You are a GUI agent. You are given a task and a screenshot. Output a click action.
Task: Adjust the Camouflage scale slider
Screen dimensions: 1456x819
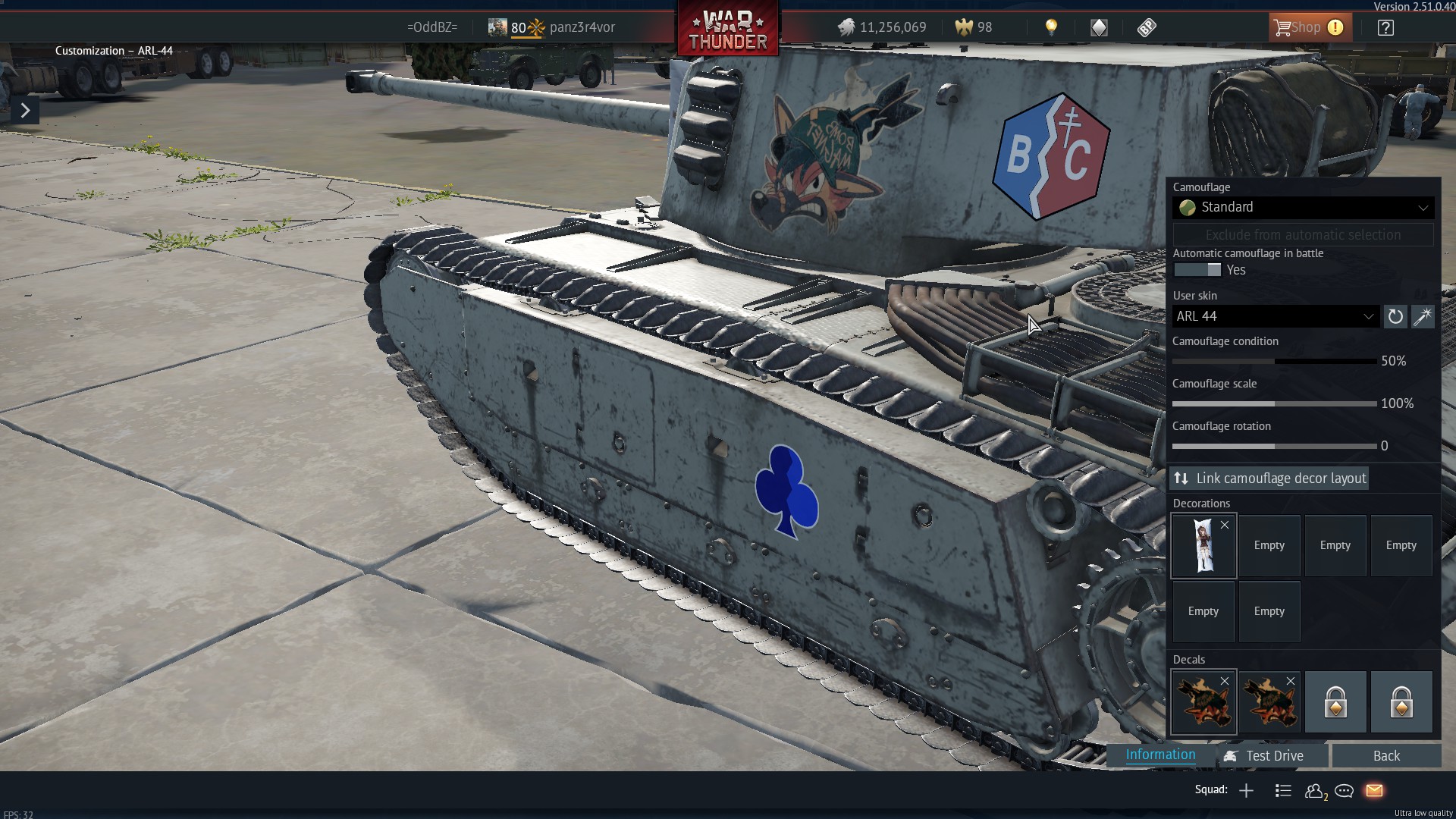pyautogui.click(x=1274, y=404)
